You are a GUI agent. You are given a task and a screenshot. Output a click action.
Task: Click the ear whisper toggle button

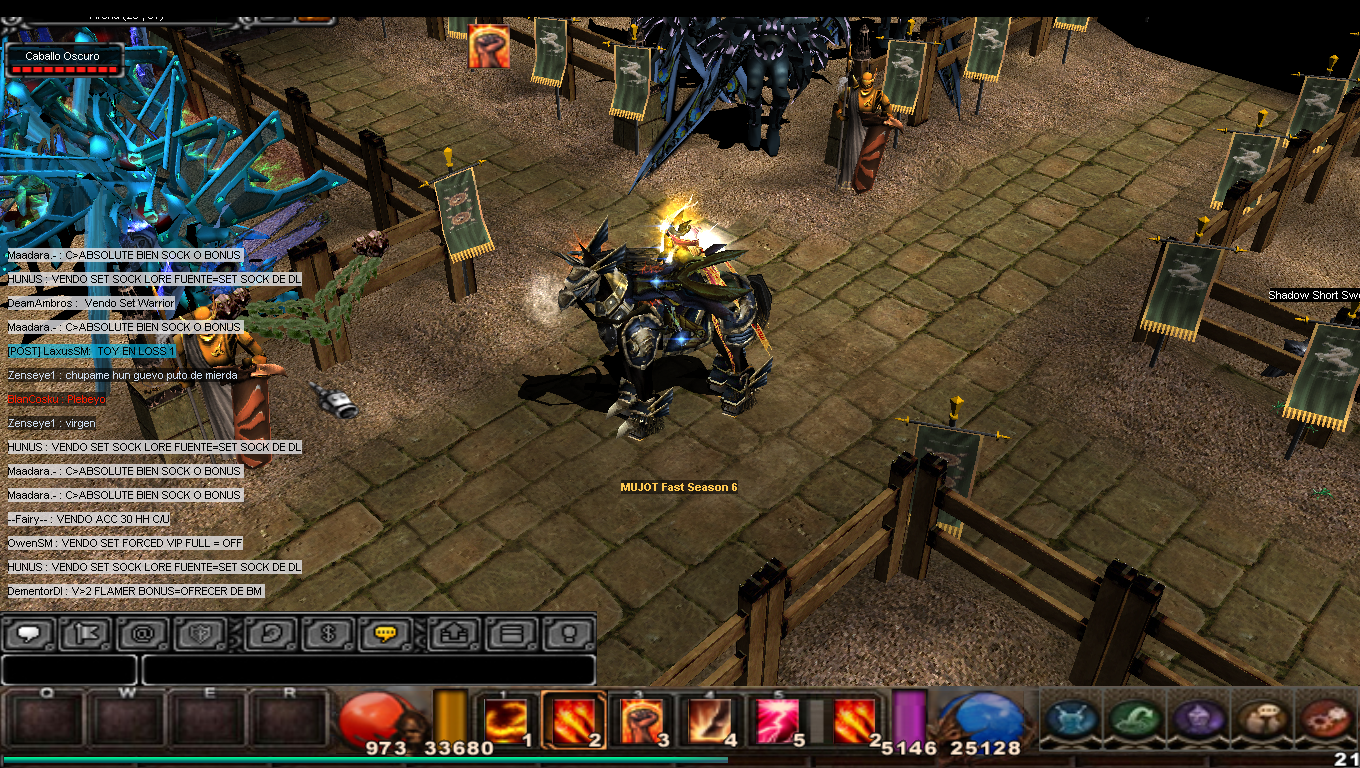270,634
